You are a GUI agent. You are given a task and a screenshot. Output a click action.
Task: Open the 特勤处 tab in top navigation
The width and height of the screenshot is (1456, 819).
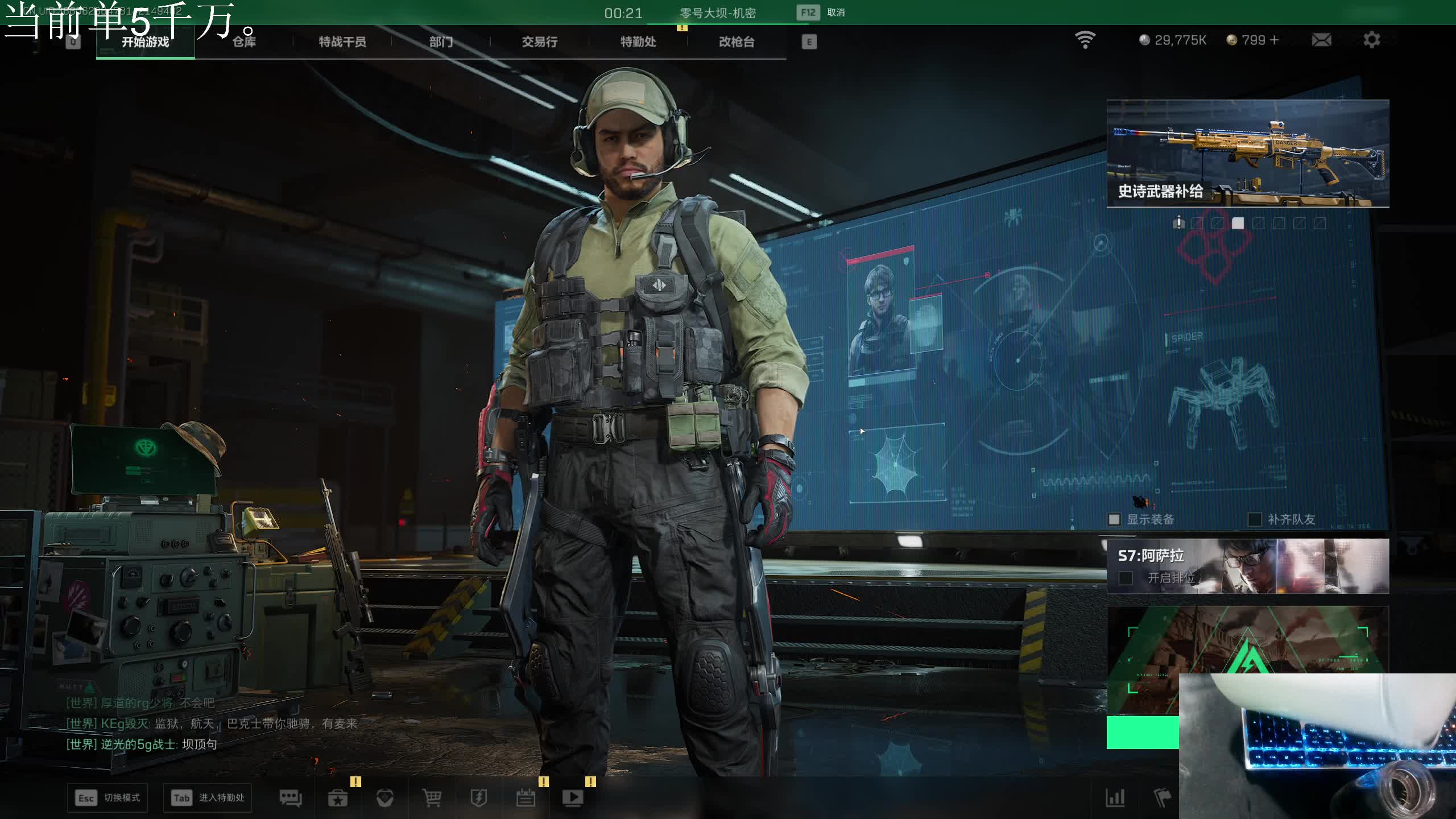(638, 42)
